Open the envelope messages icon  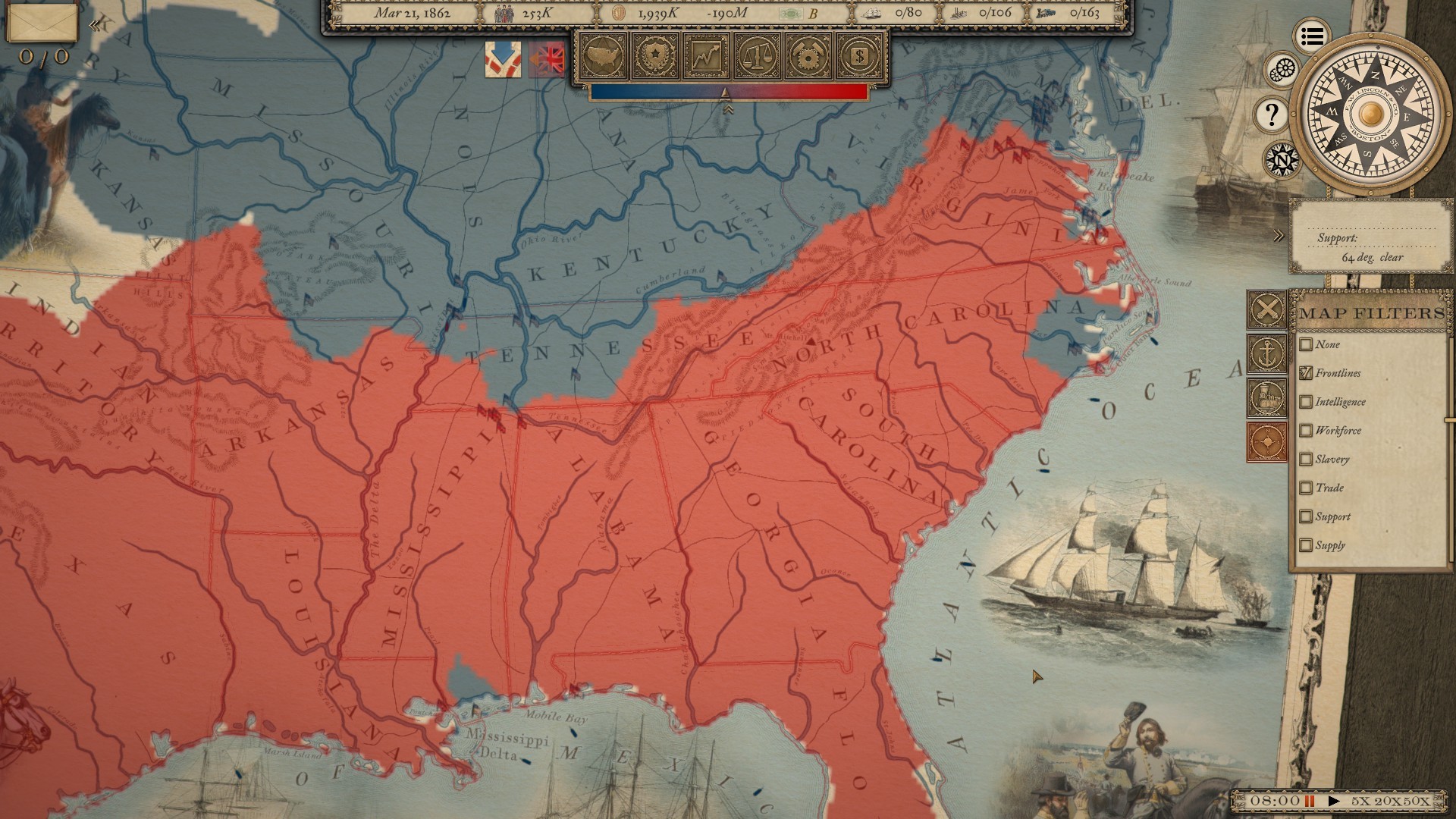click(x=42, y=23)
